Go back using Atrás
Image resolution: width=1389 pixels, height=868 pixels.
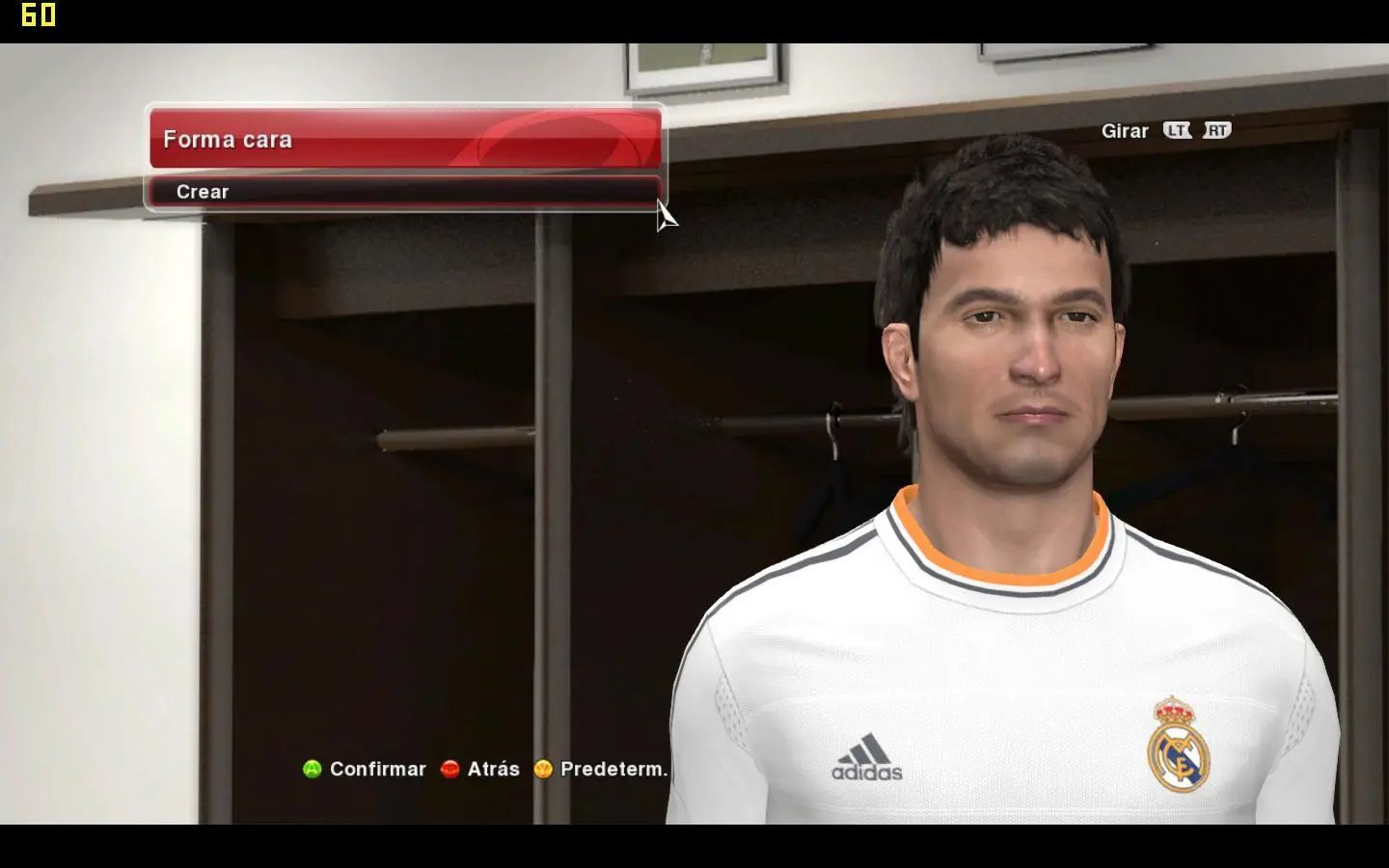[492, 769]
